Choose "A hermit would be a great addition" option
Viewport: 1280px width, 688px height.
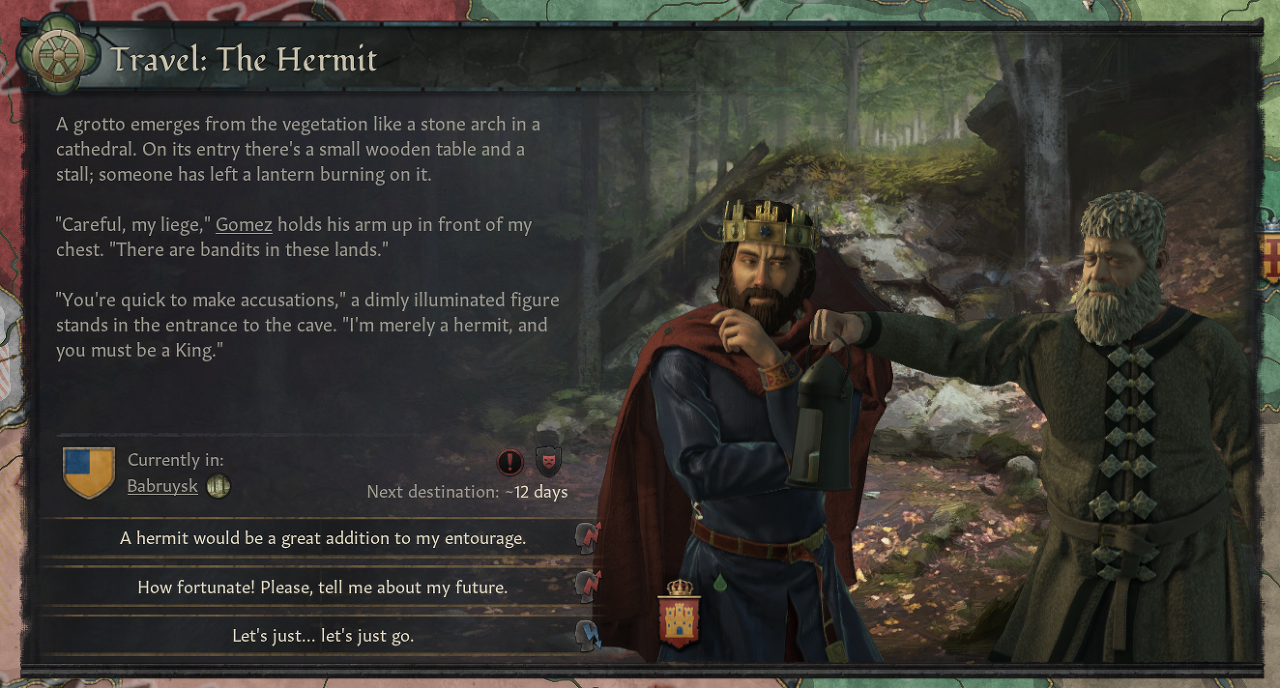tap(322, 538)
